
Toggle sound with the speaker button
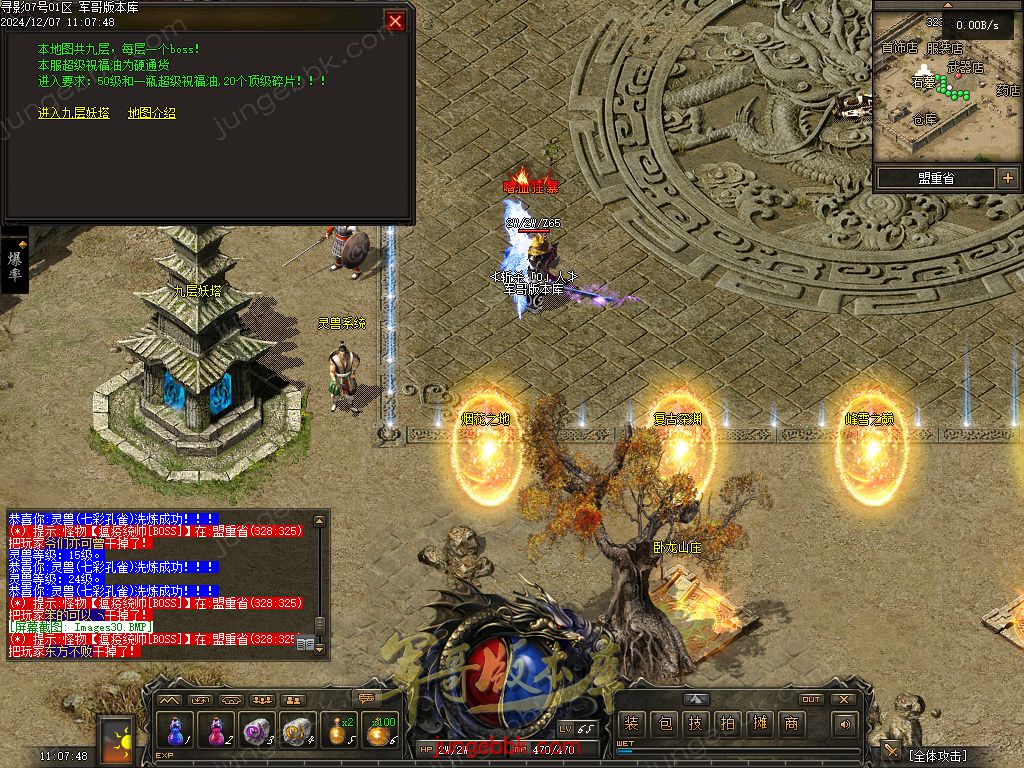[x=846, y=724]
